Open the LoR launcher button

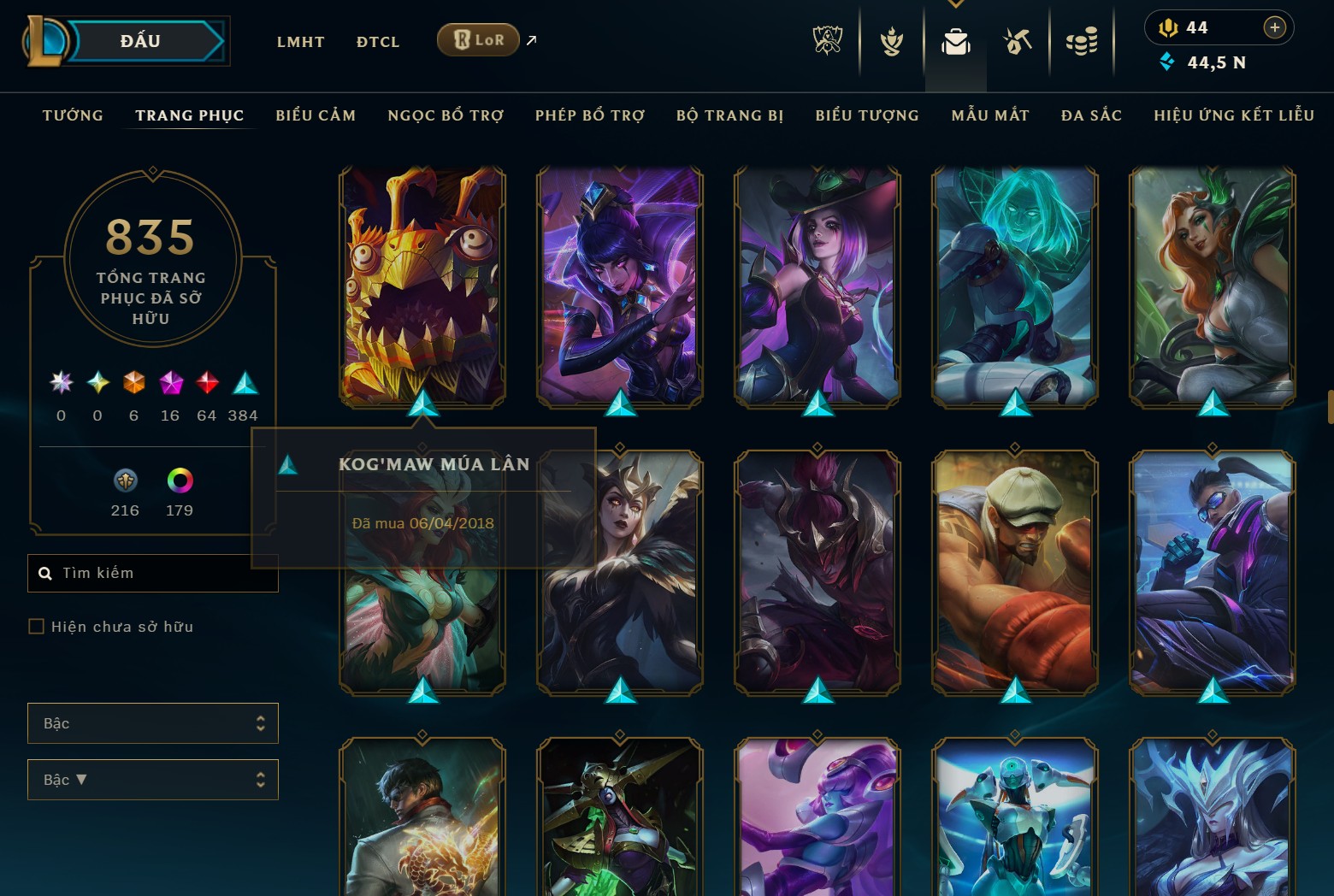[477, 39]
